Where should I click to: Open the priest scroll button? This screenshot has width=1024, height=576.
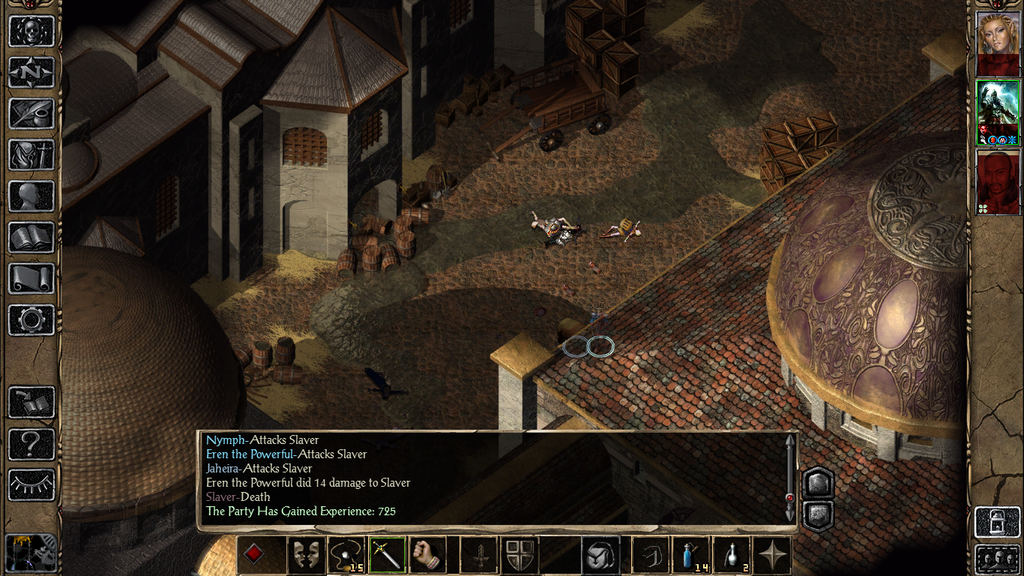click(x=31, y=278)
